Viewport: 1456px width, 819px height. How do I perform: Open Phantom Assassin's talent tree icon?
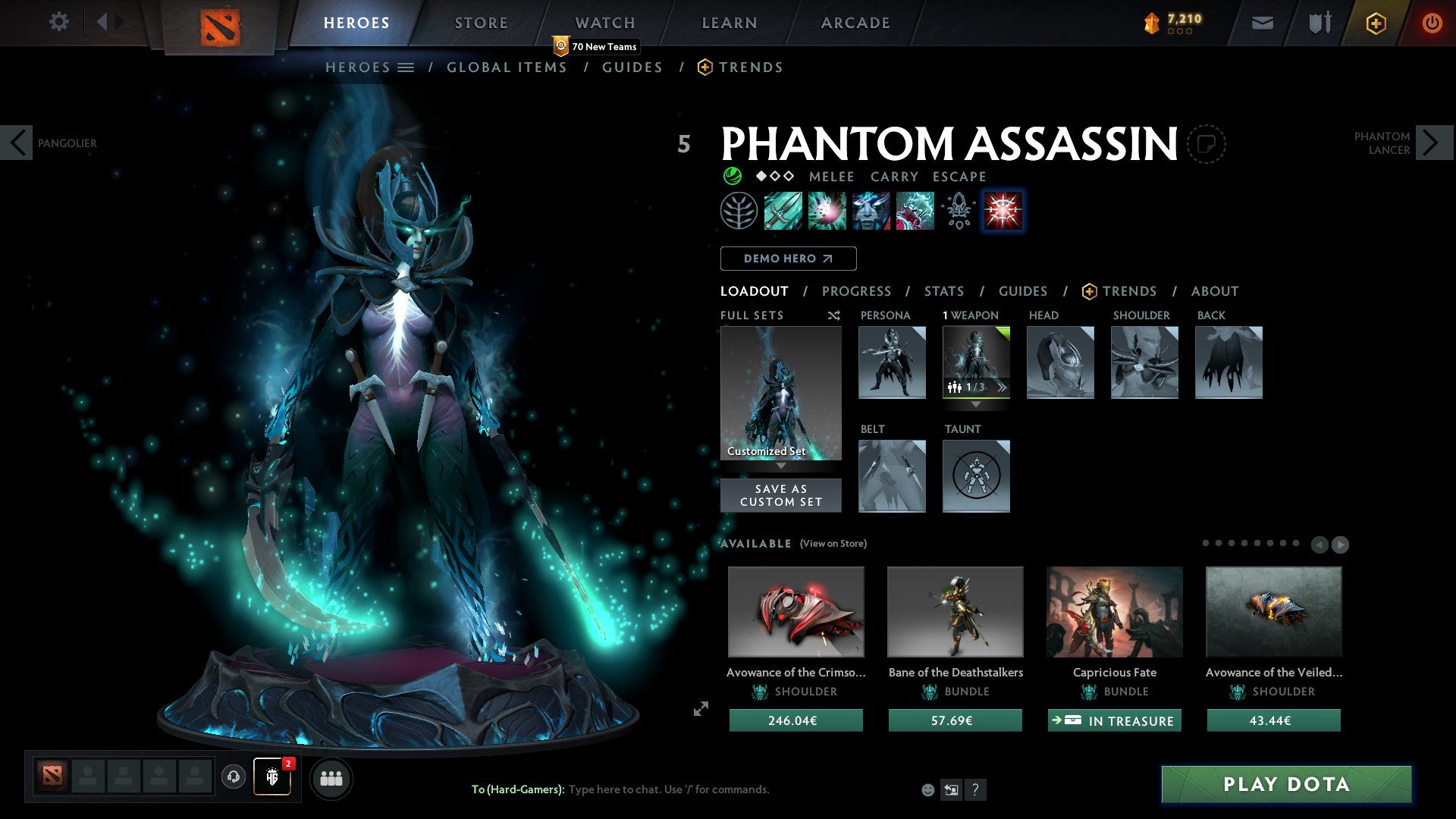(739, 211)
